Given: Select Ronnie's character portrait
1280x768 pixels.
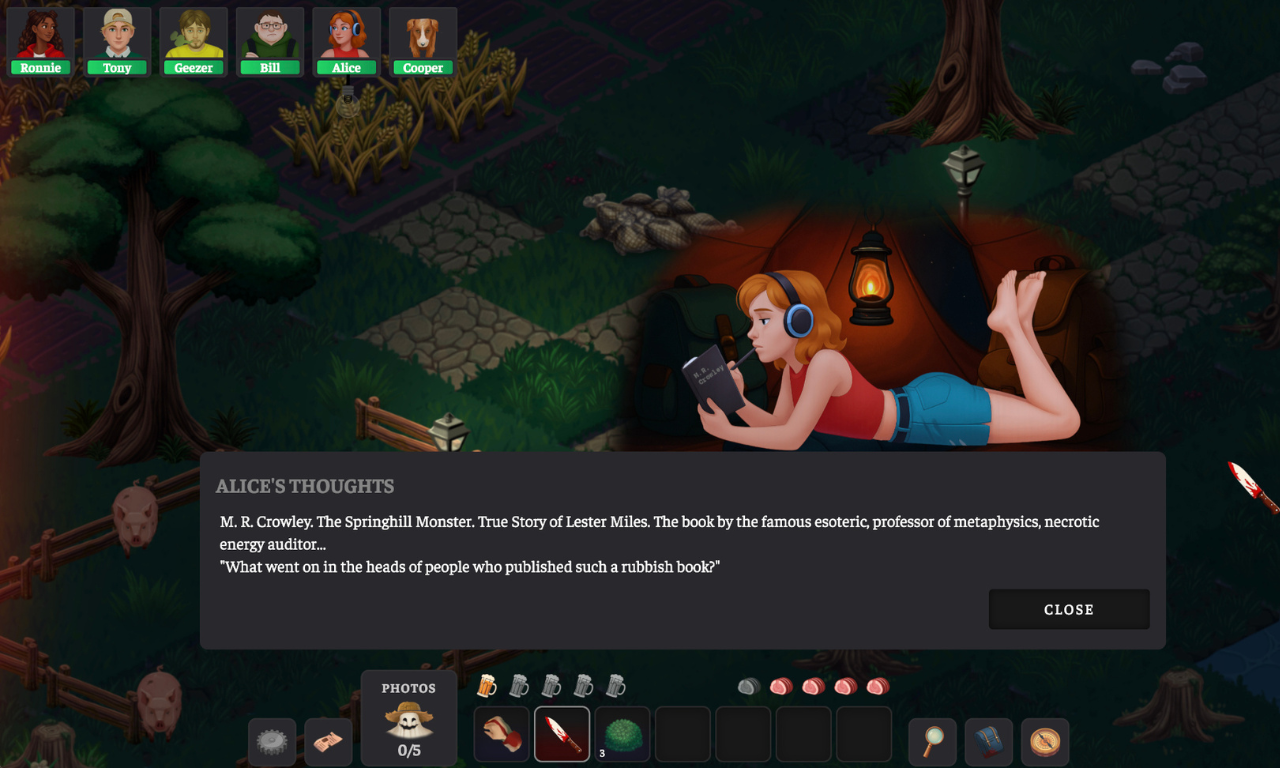Looking at the screenshot, I should click(41, 42).
